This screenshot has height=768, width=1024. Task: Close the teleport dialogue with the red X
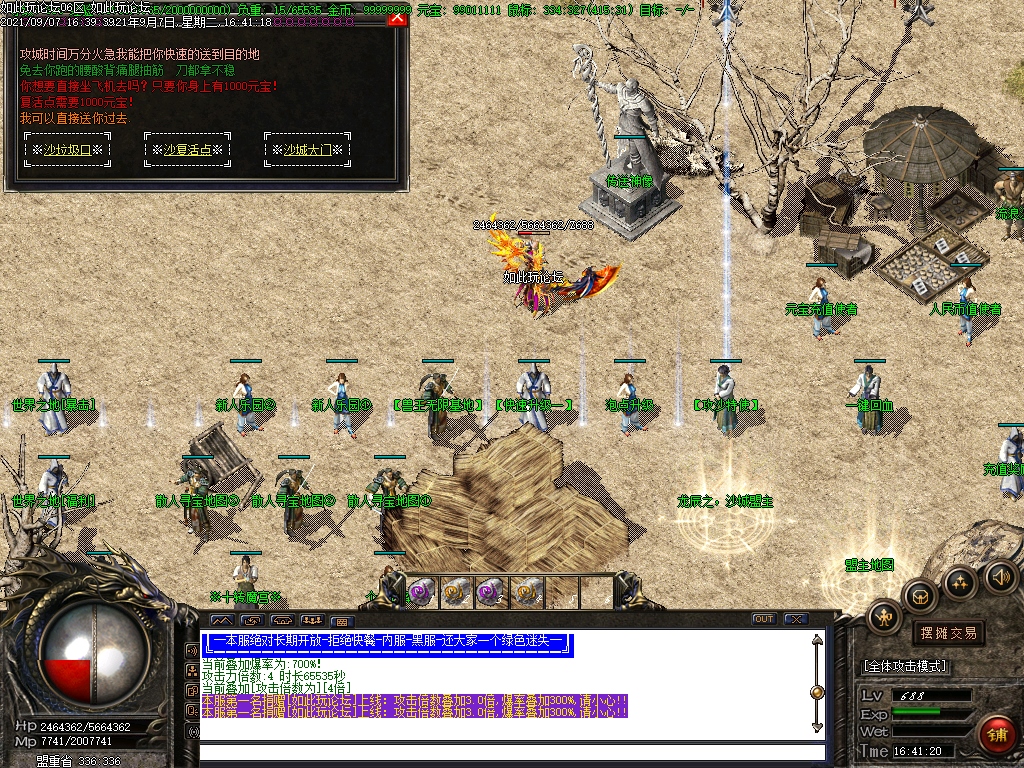397,17
